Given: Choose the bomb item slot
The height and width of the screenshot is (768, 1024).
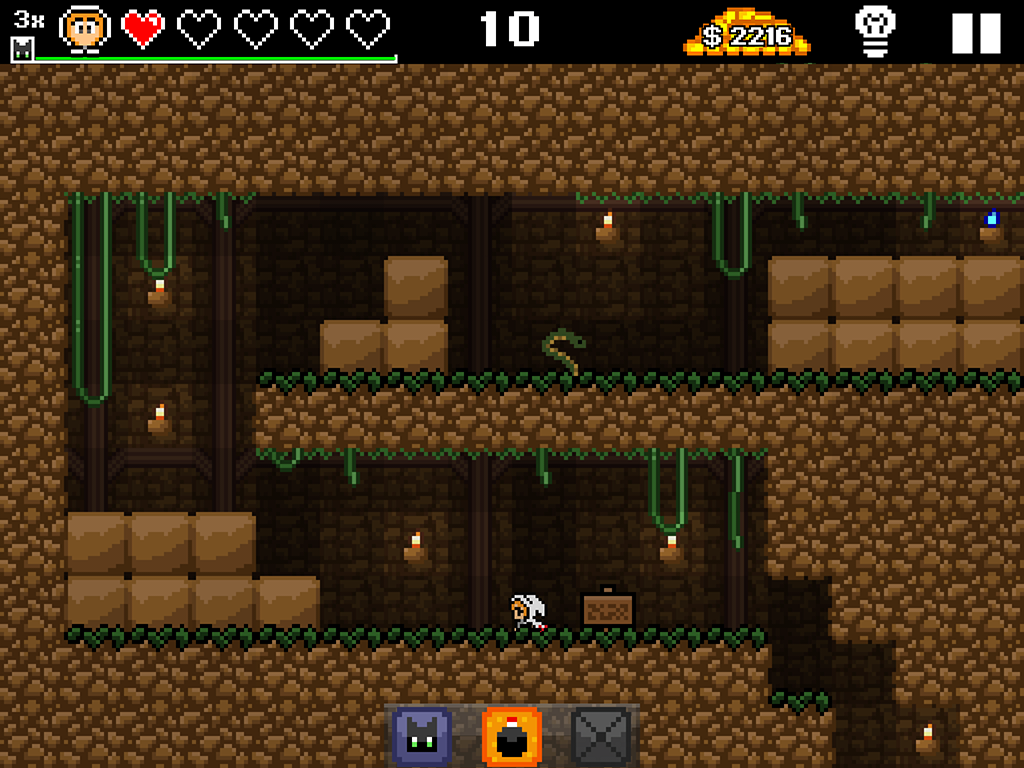Looking at the screenshot, I should [x=511, y=737].
